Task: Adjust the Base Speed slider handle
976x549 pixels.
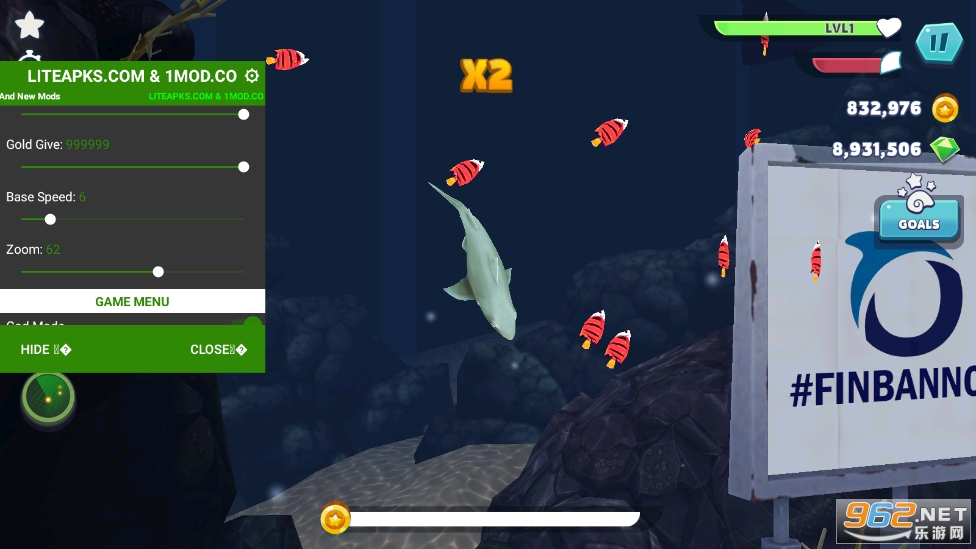Action: [x=50, y=219]
